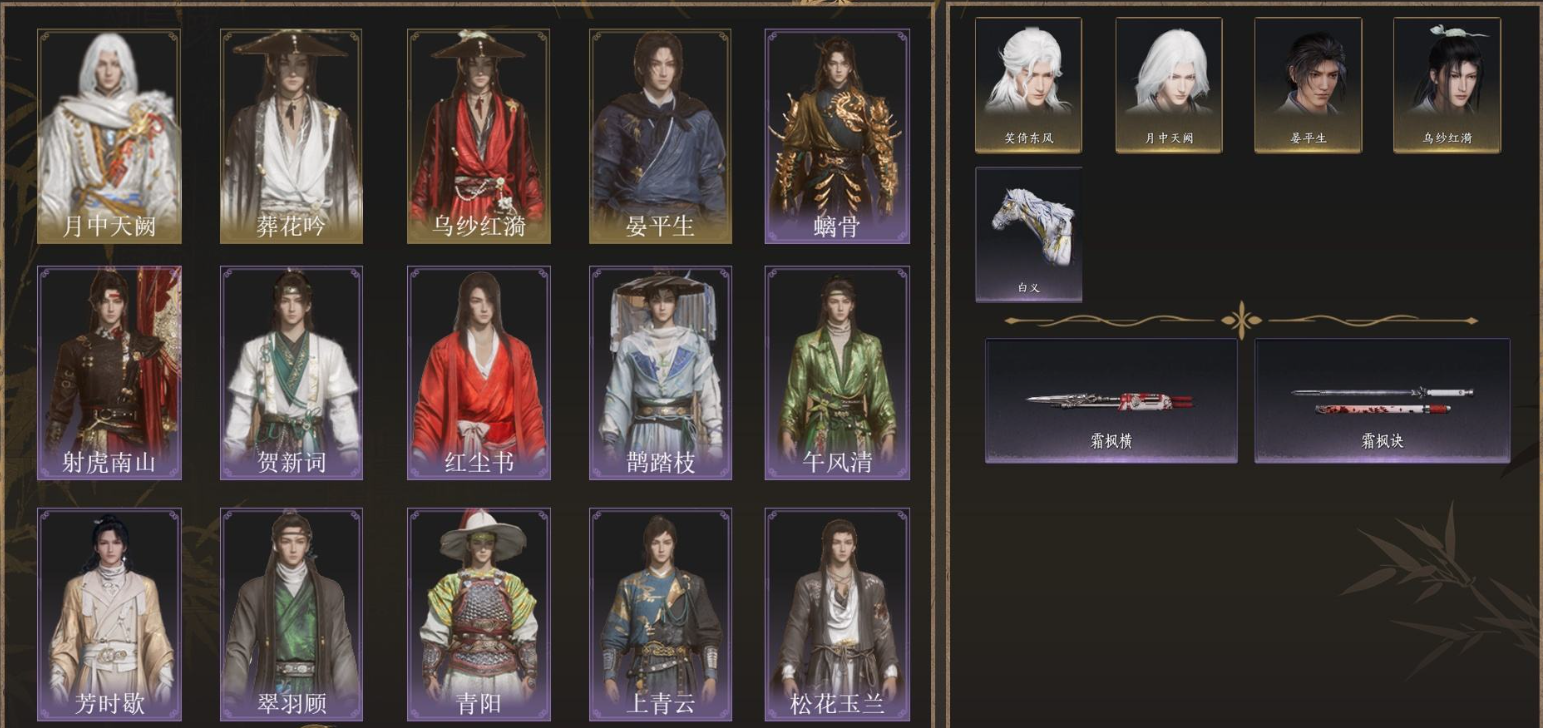Choose the 白义 white horse mount

coord(1028,234)
